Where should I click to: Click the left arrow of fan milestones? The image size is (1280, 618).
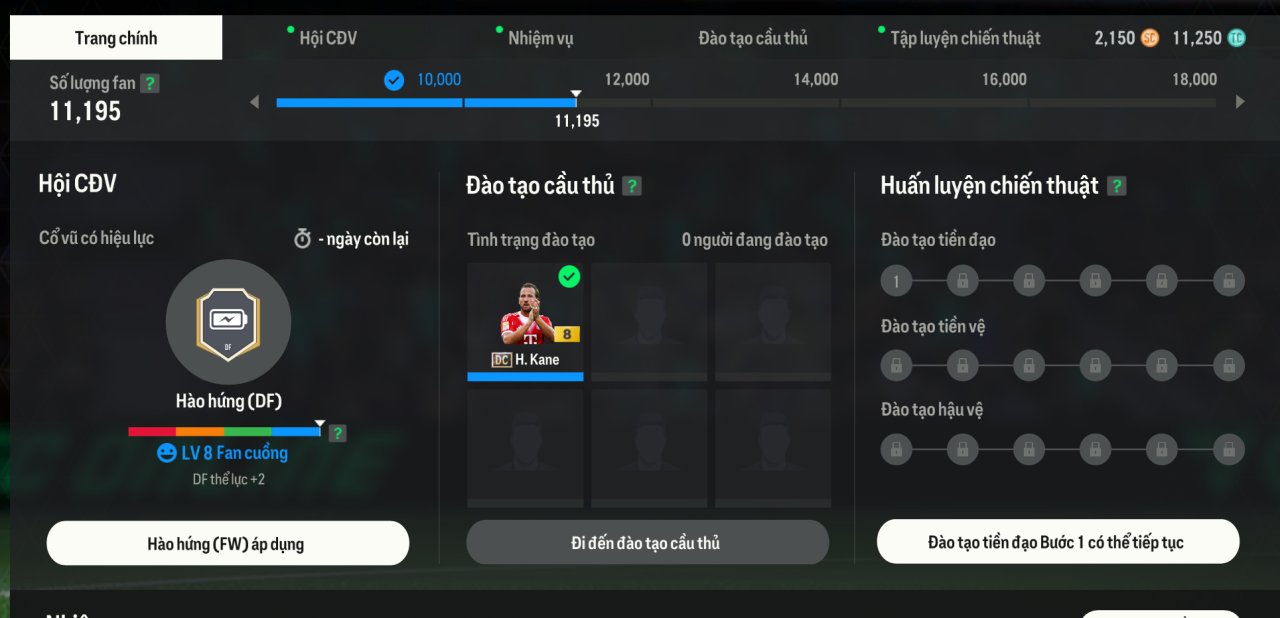tap(254, 101)
